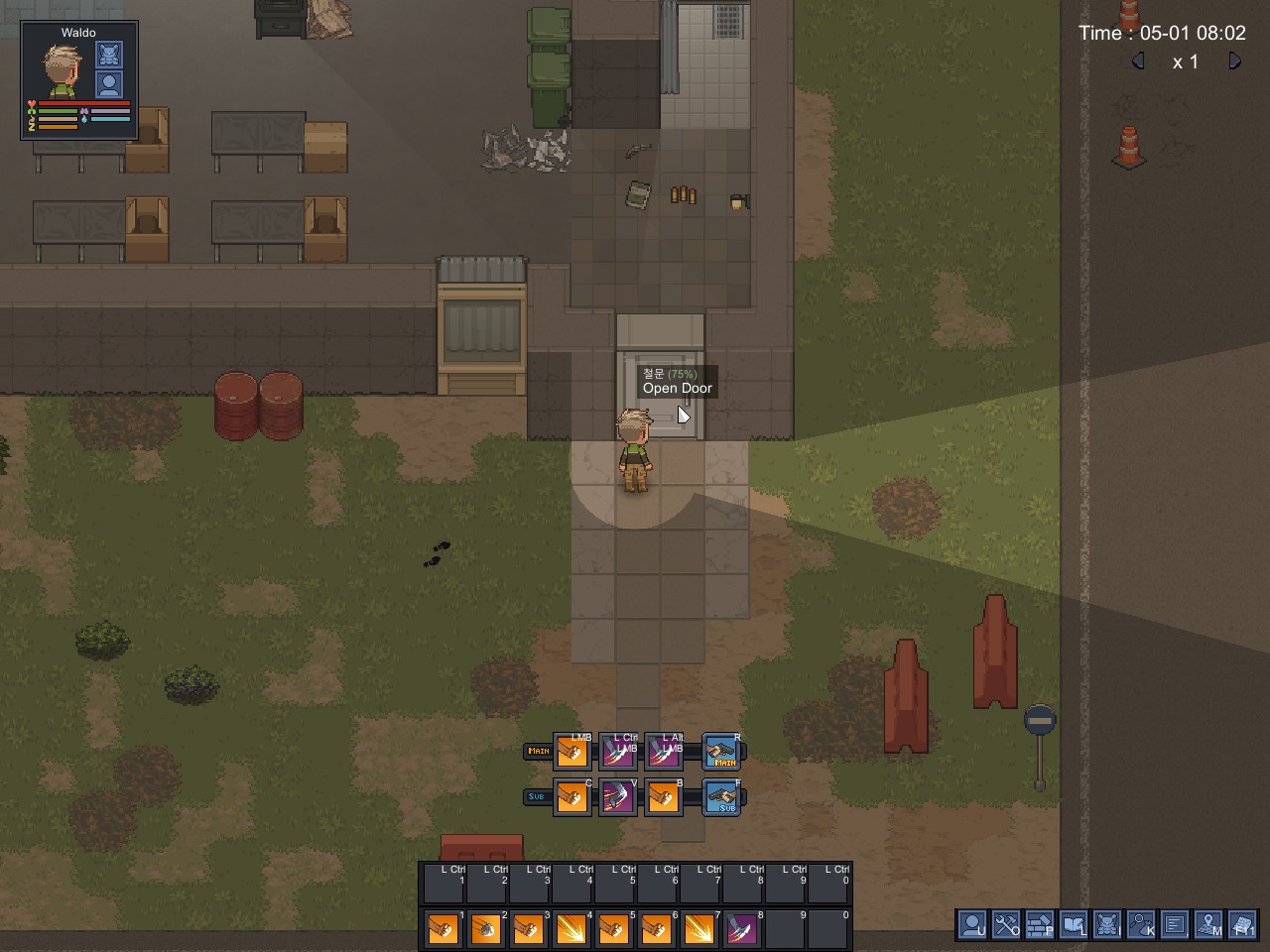Open the message log panel icon
Viewport: 1270px width, 952px height.
coord(1175,925)
